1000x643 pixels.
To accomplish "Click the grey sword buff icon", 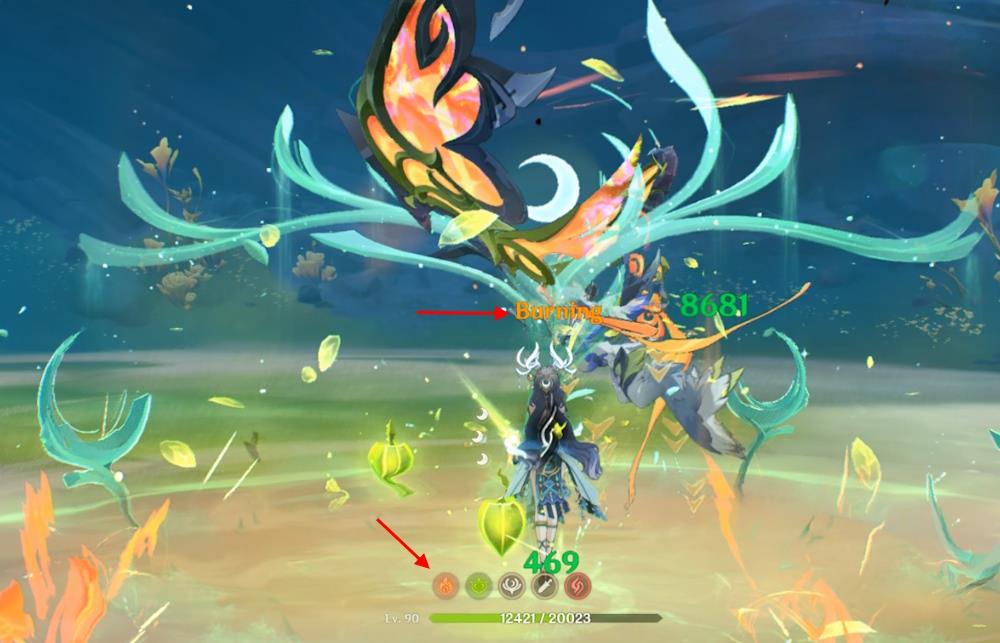I will (x=545, y=586).
